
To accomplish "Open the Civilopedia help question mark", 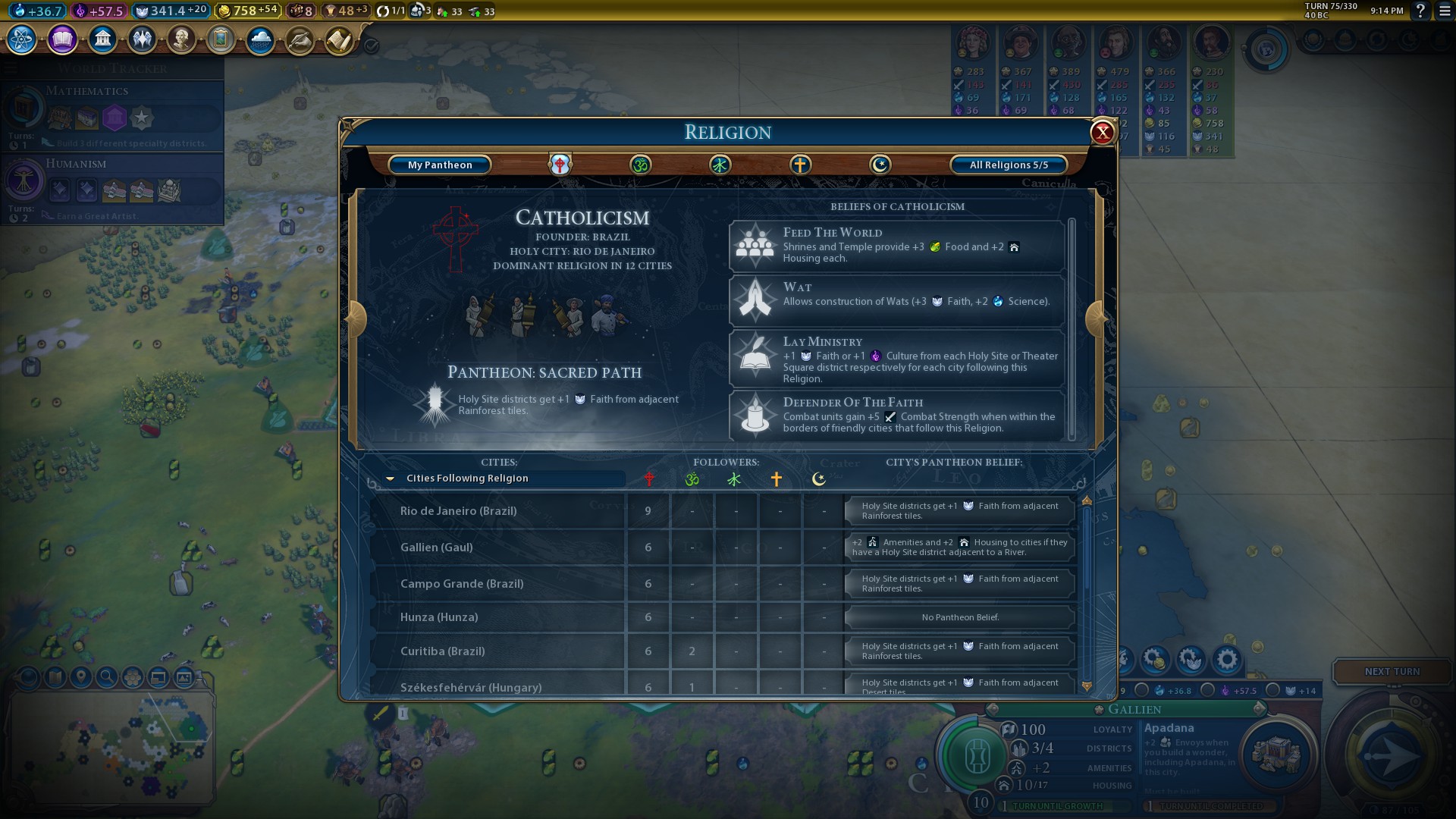I will (1420, 11).
